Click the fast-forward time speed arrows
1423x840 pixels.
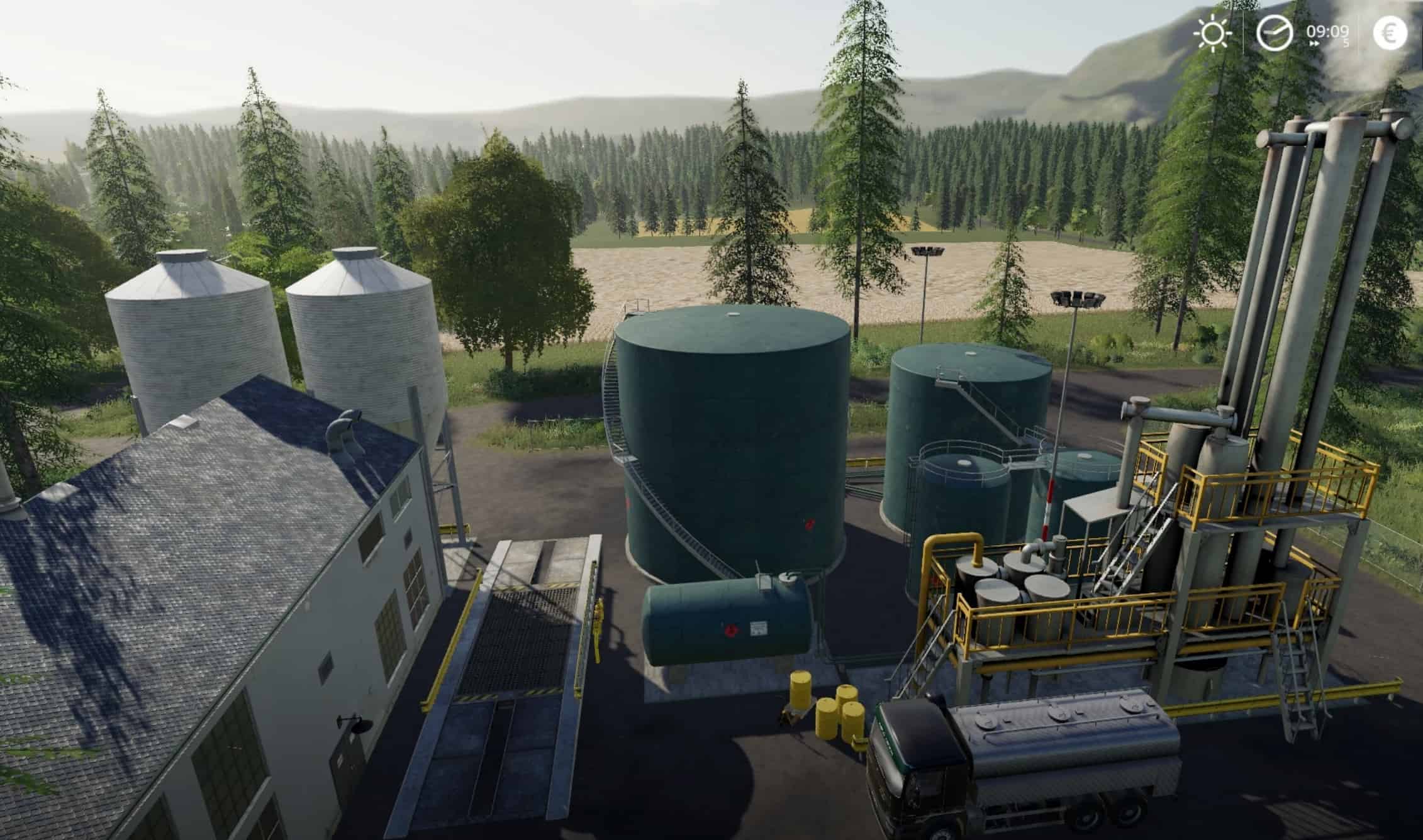(1314, 44)
